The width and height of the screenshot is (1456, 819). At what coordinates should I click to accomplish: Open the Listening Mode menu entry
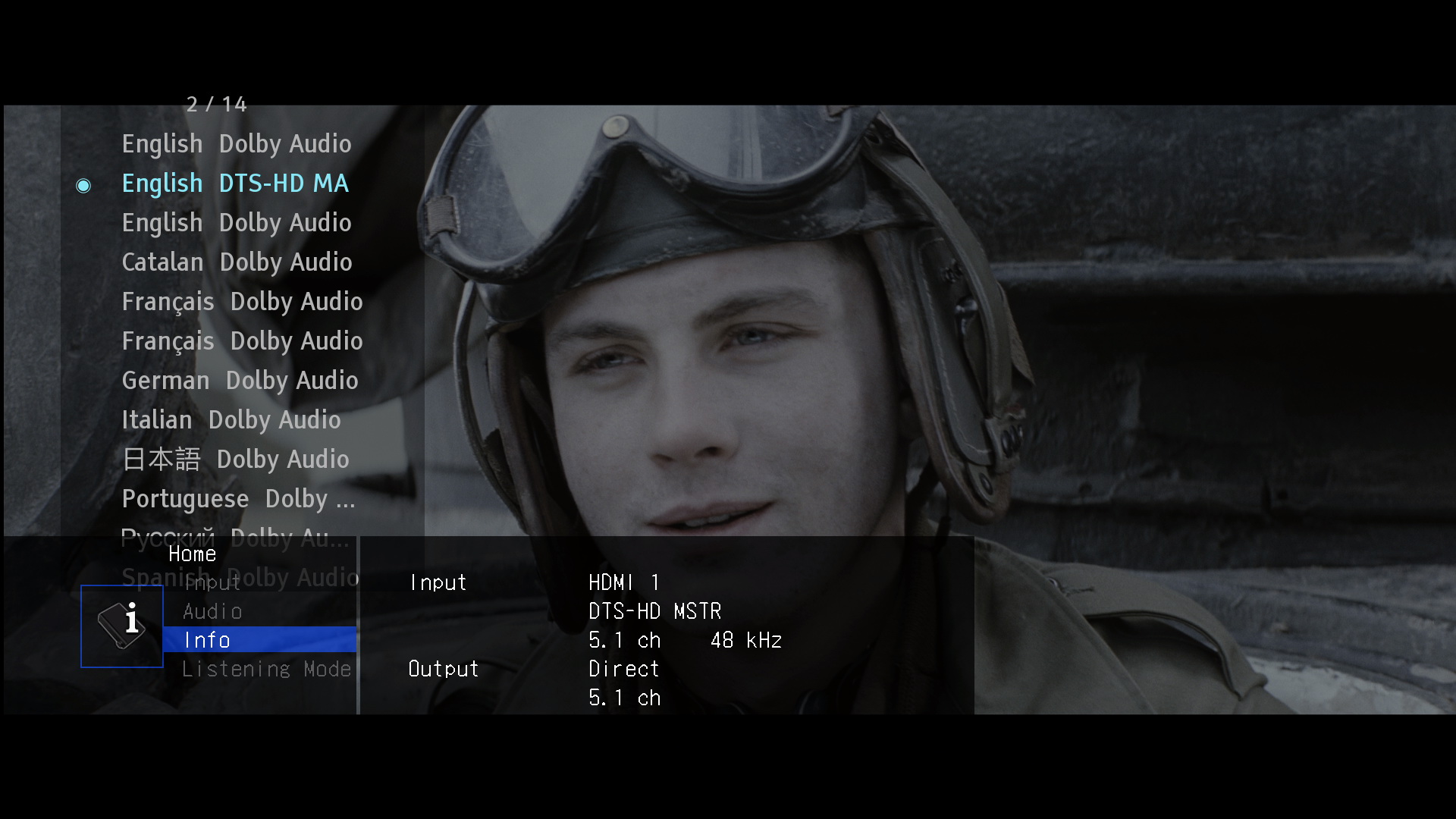(x=266, y=669)
